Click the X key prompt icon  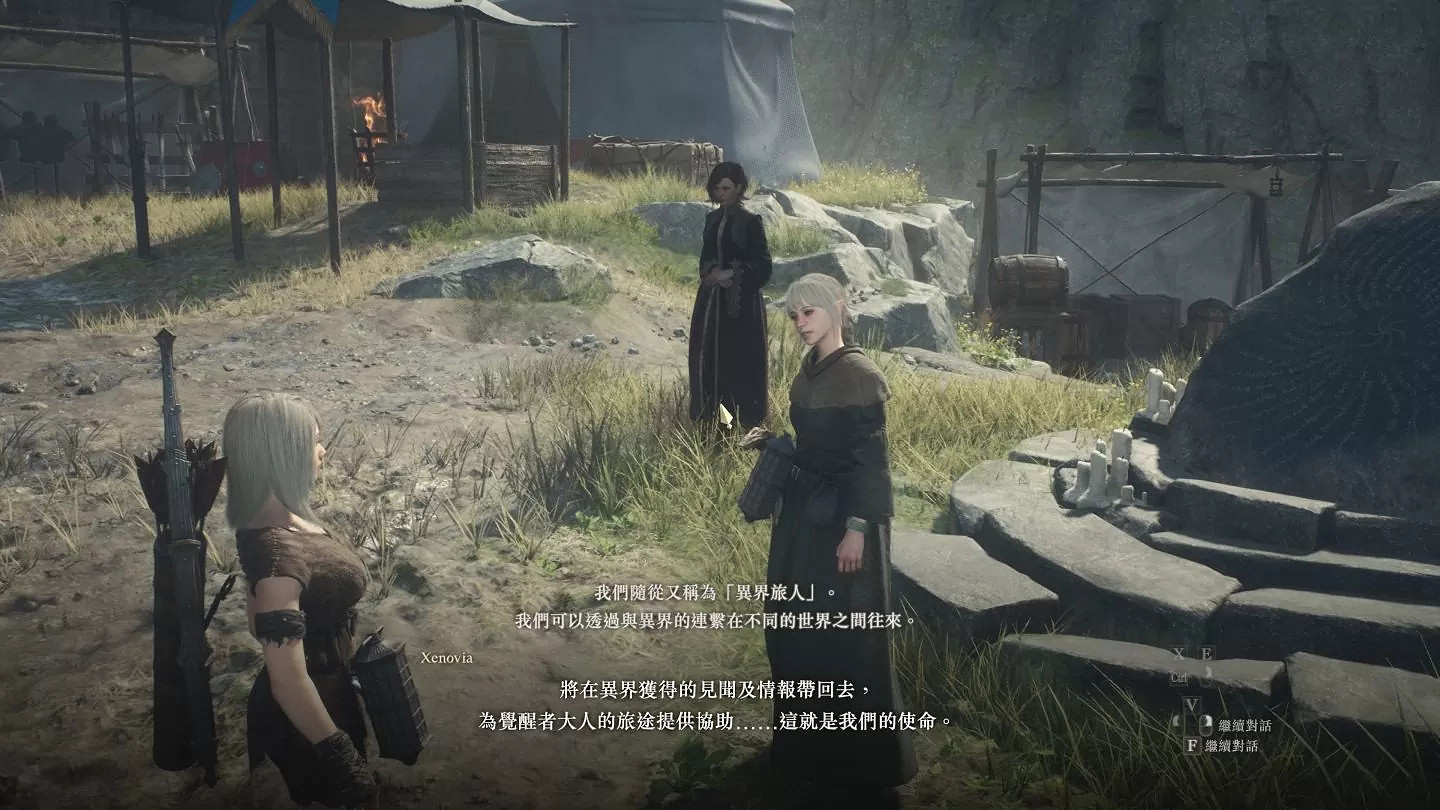(1178, 652)
